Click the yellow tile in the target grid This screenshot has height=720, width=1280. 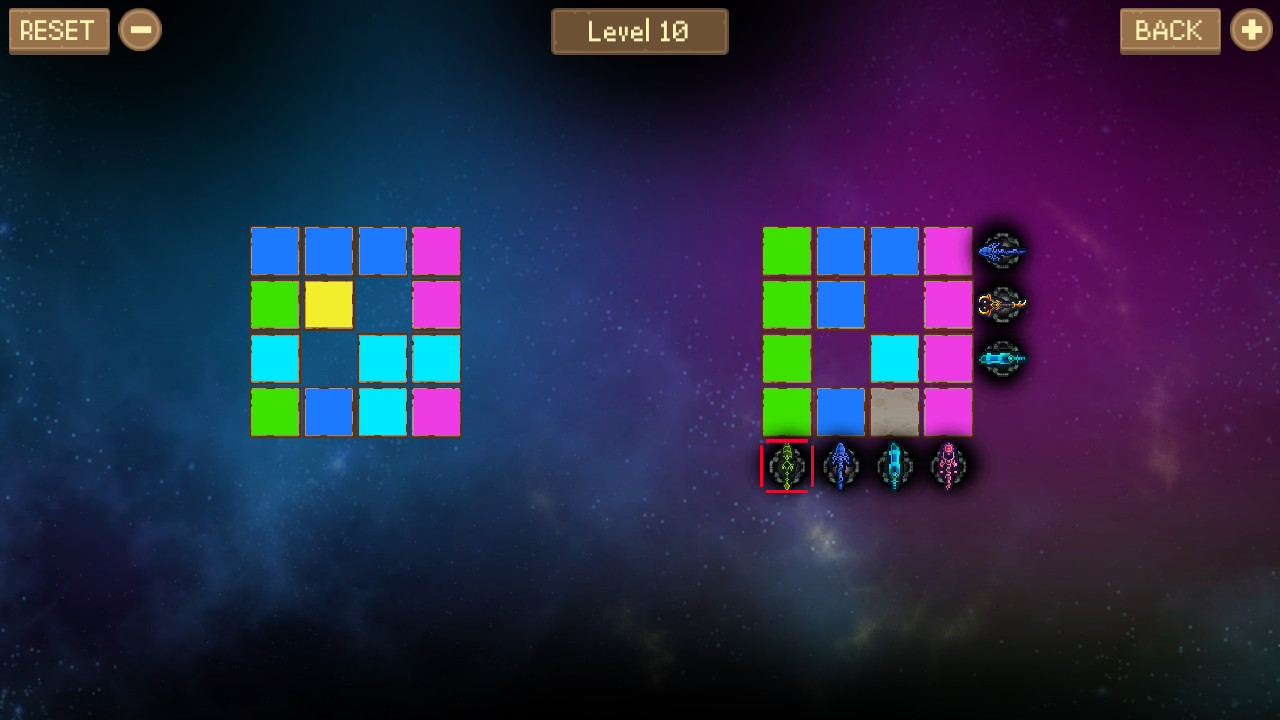click(328, 306)
